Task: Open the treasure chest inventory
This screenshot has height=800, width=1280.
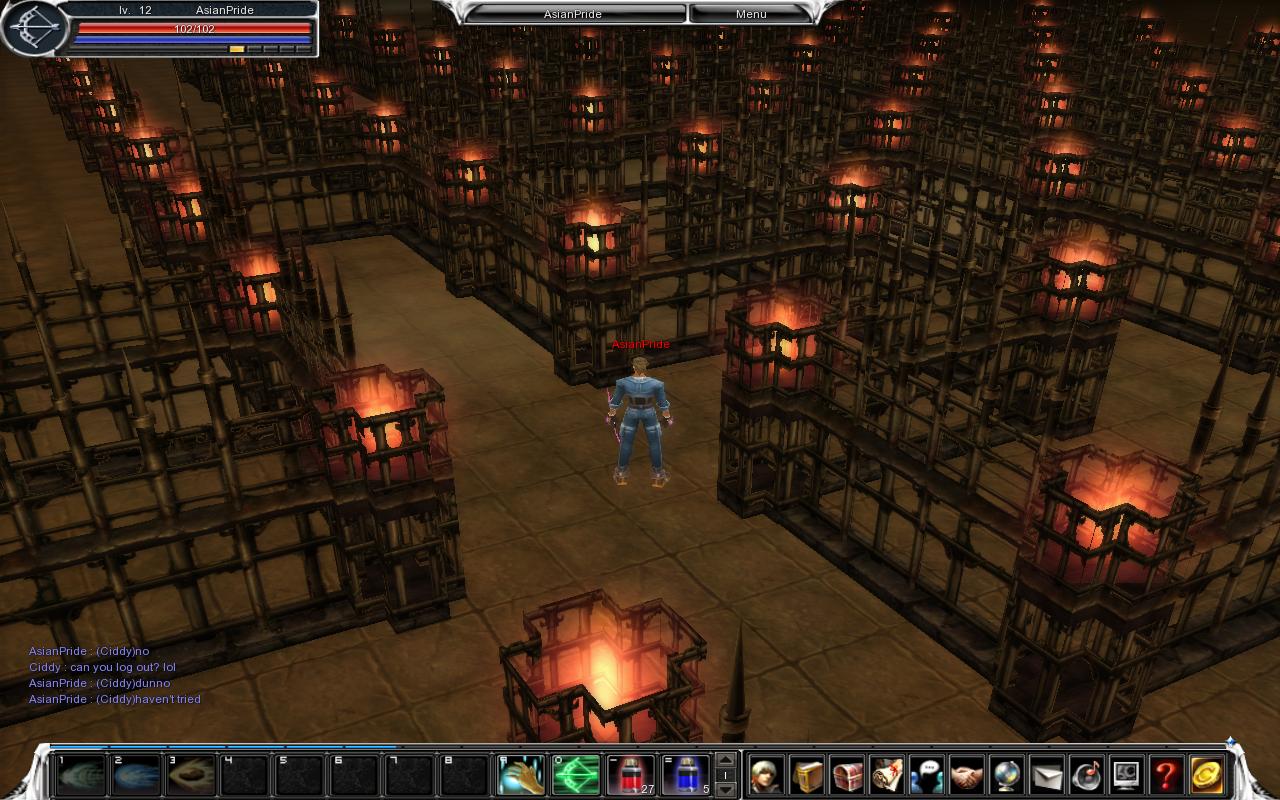Action: click(847, 775)
